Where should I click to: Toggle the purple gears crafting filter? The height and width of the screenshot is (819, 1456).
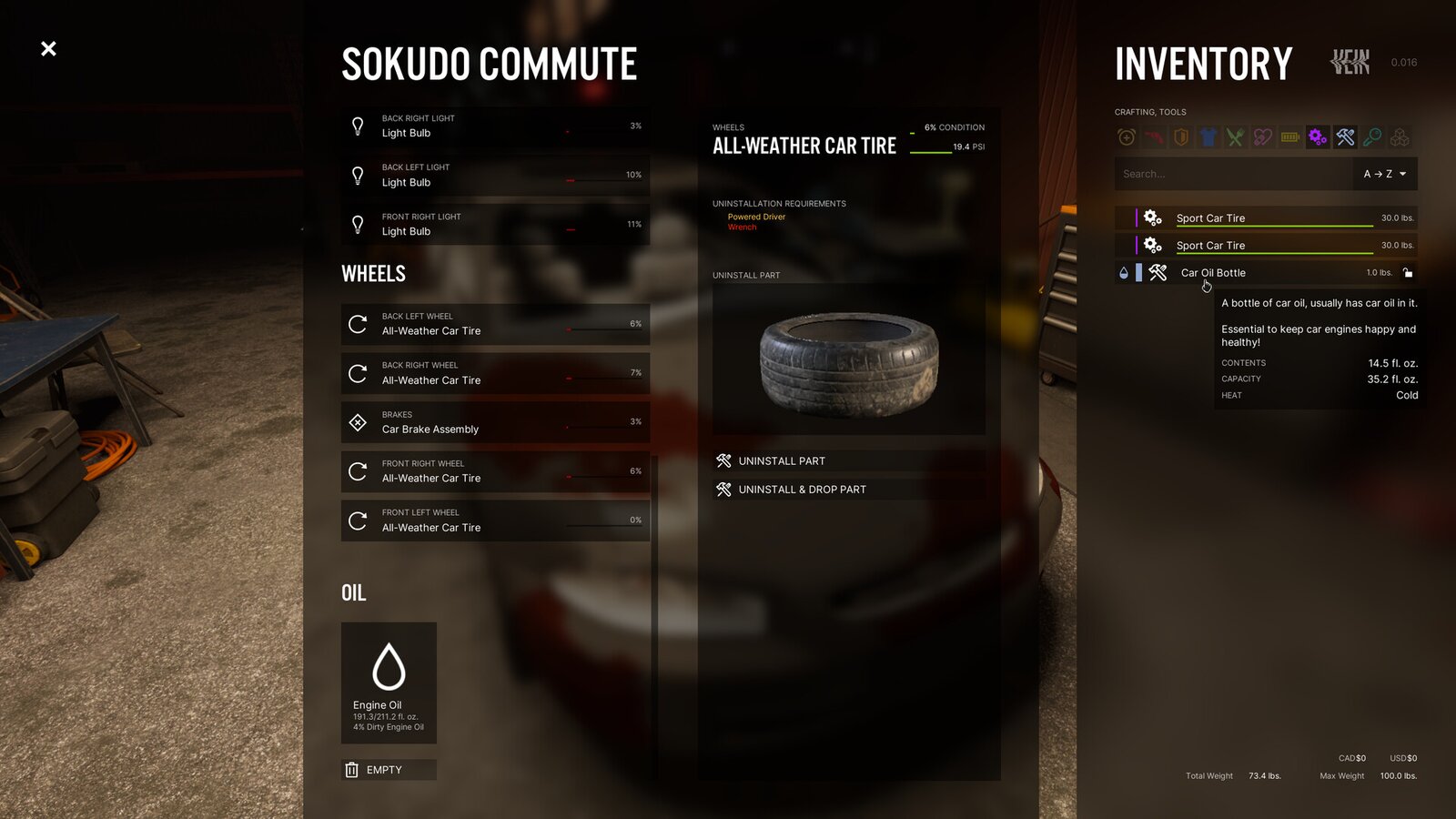pyautogui.click(x=1318, y=137)
